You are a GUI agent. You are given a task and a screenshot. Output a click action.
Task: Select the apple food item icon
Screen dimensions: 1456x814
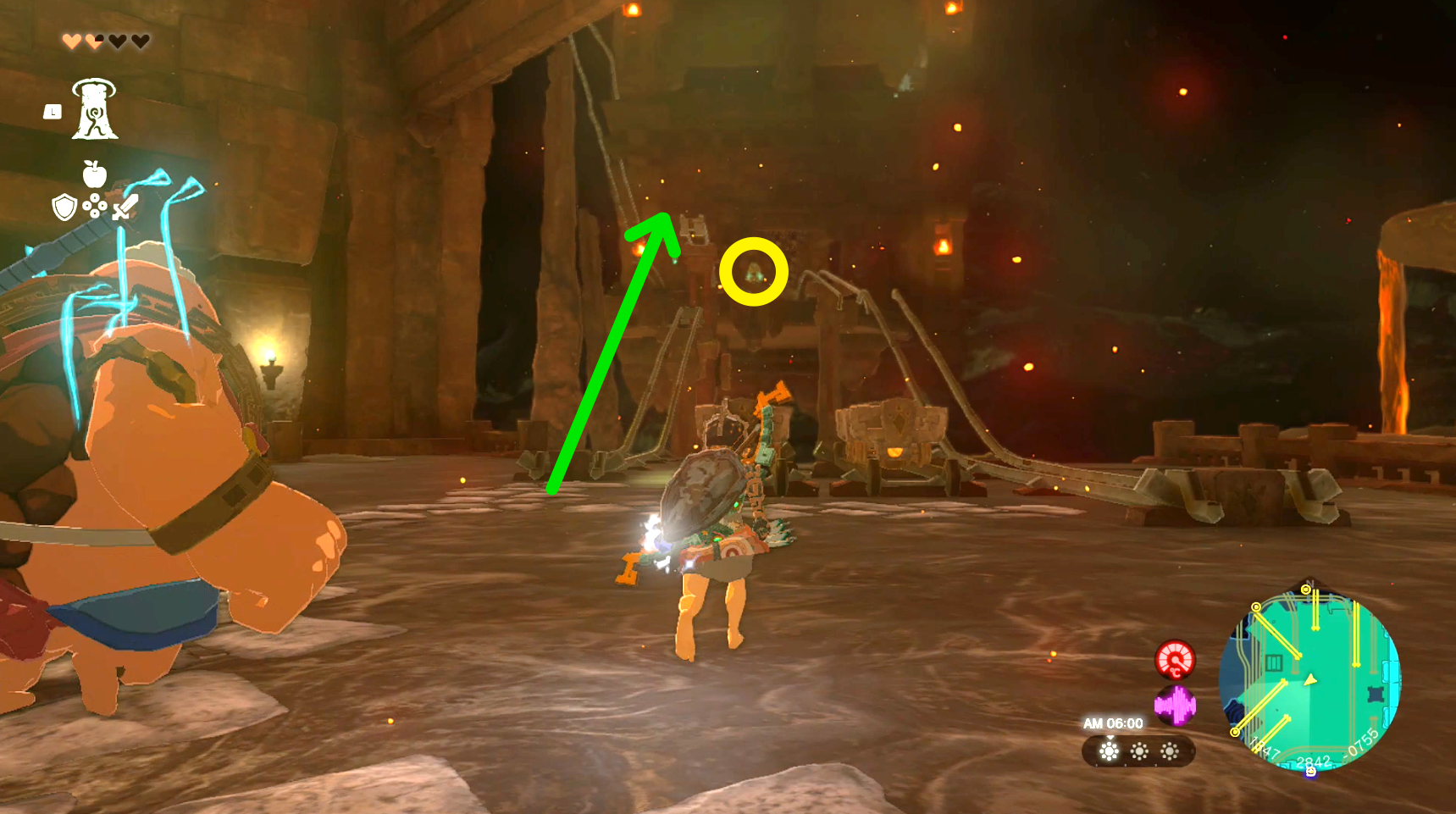click(x=96, y=174)
